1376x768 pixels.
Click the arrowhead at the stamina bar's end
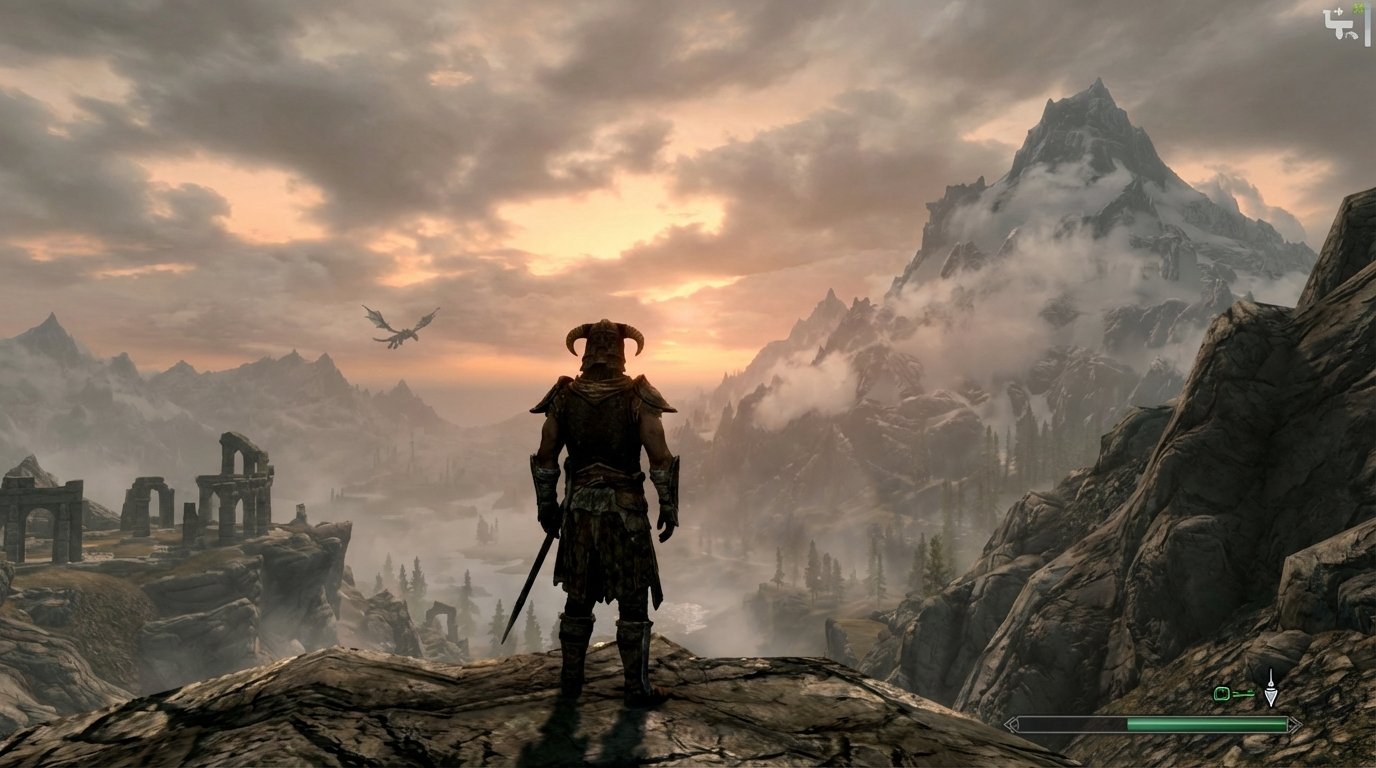point(1293,722)
